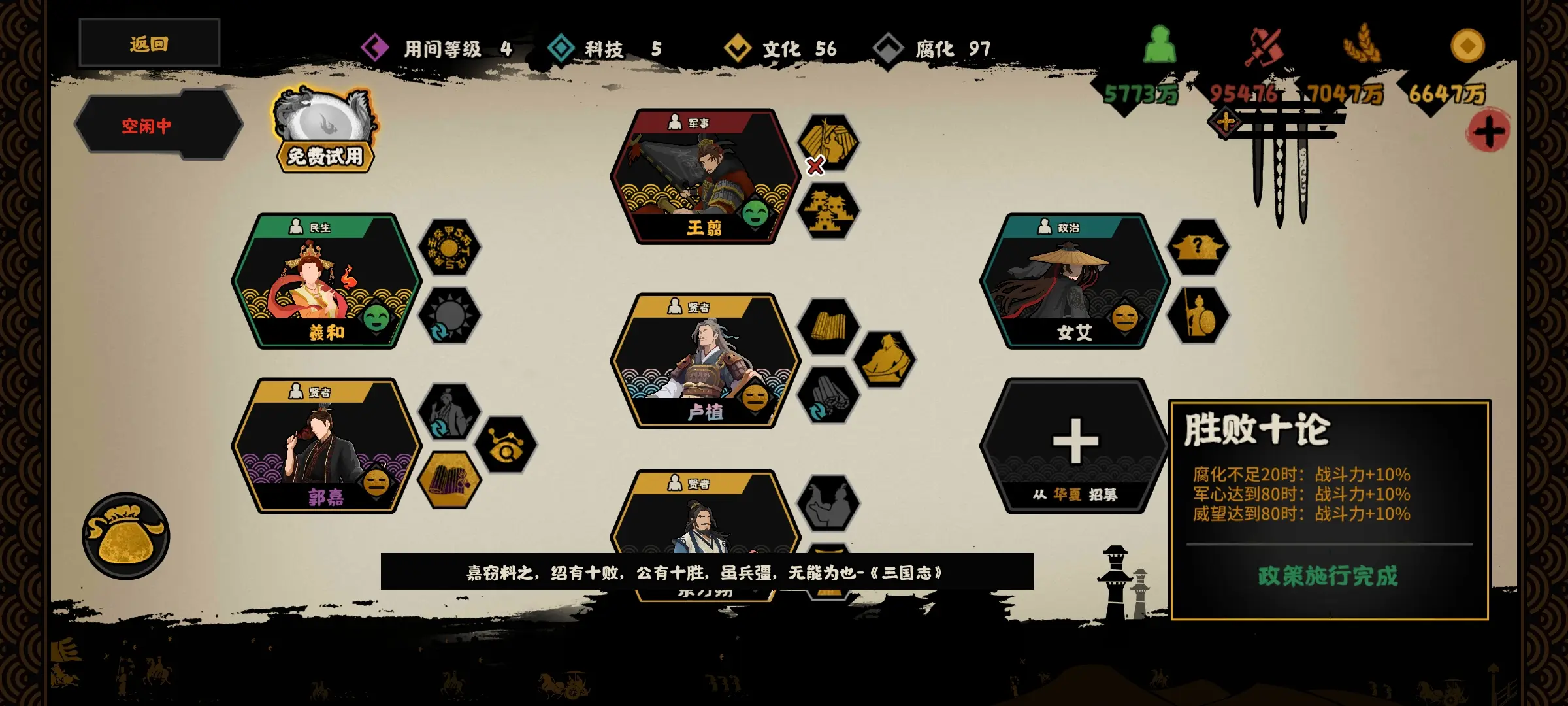Click the small gold plus by troops
Image resolution: width=1568 pixels, height=706 pixels.
coord(1226,122)
